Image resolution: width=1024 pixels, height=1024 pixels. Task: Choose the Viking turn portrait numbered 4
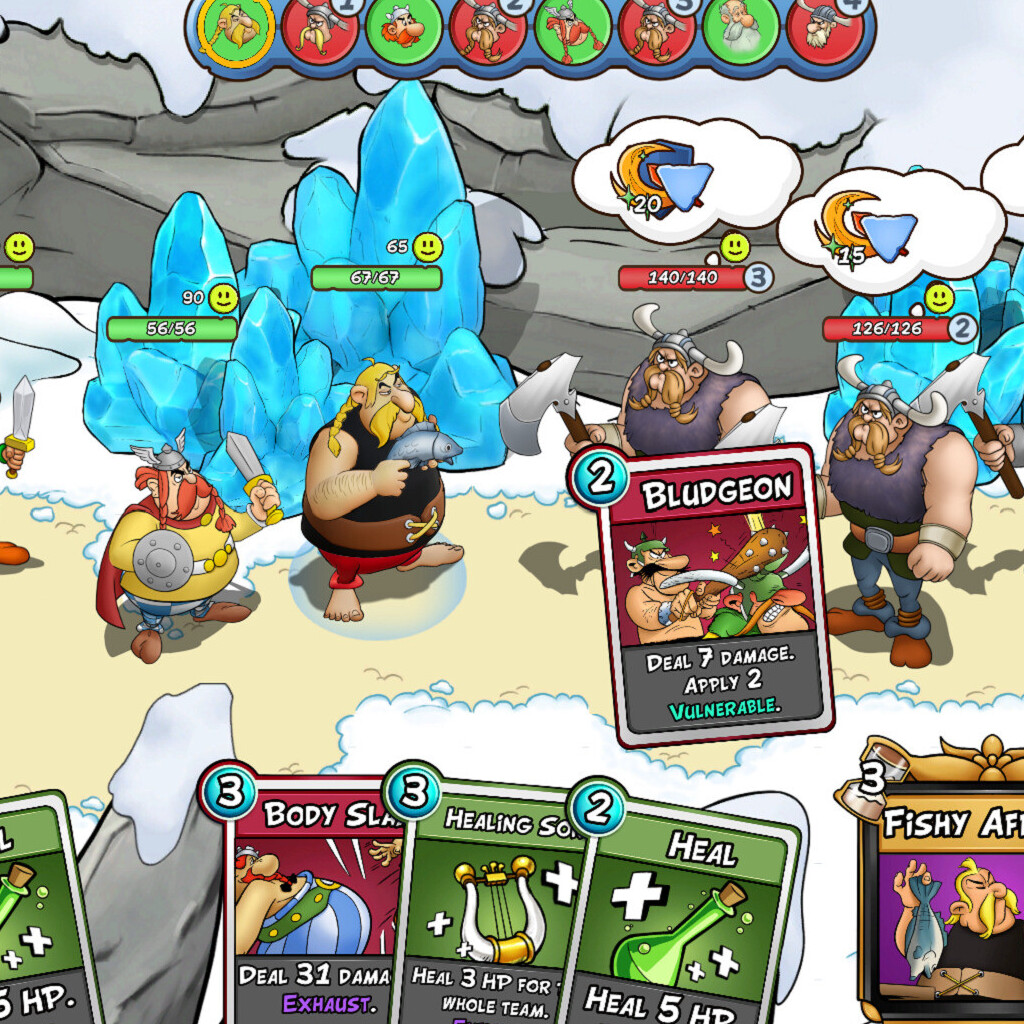coord(825,30)
